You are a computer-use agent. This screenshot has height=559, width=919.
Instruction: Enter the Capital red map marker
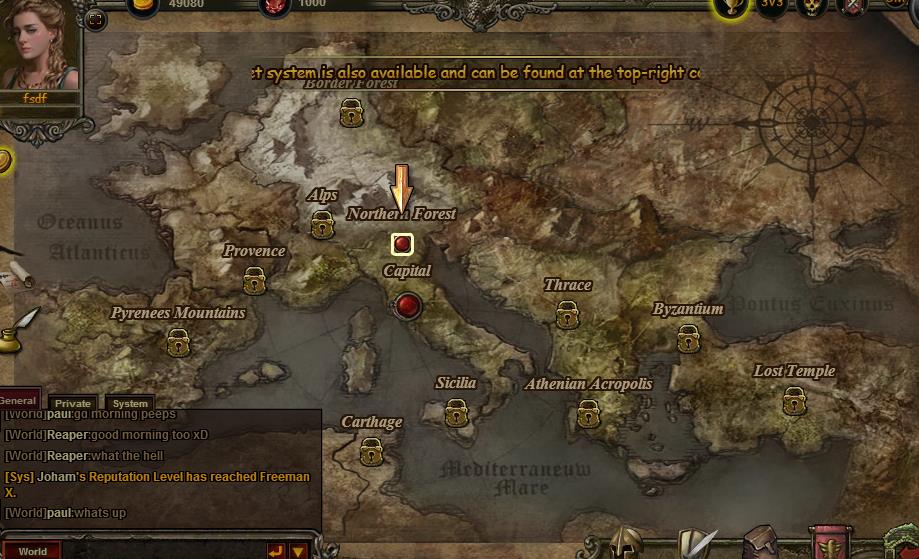point(407,305)
